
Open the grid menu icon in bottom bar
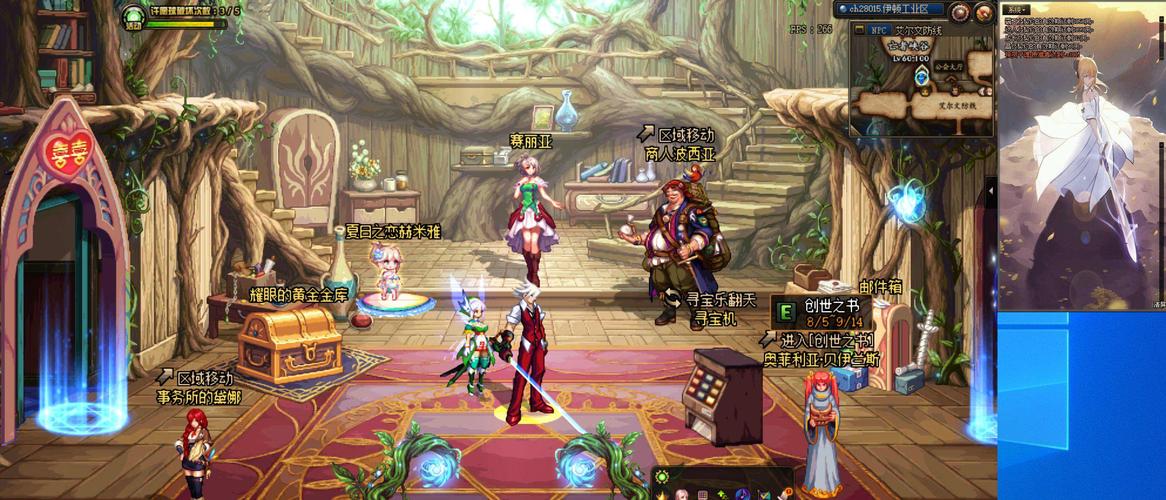[x=703, y=494]
